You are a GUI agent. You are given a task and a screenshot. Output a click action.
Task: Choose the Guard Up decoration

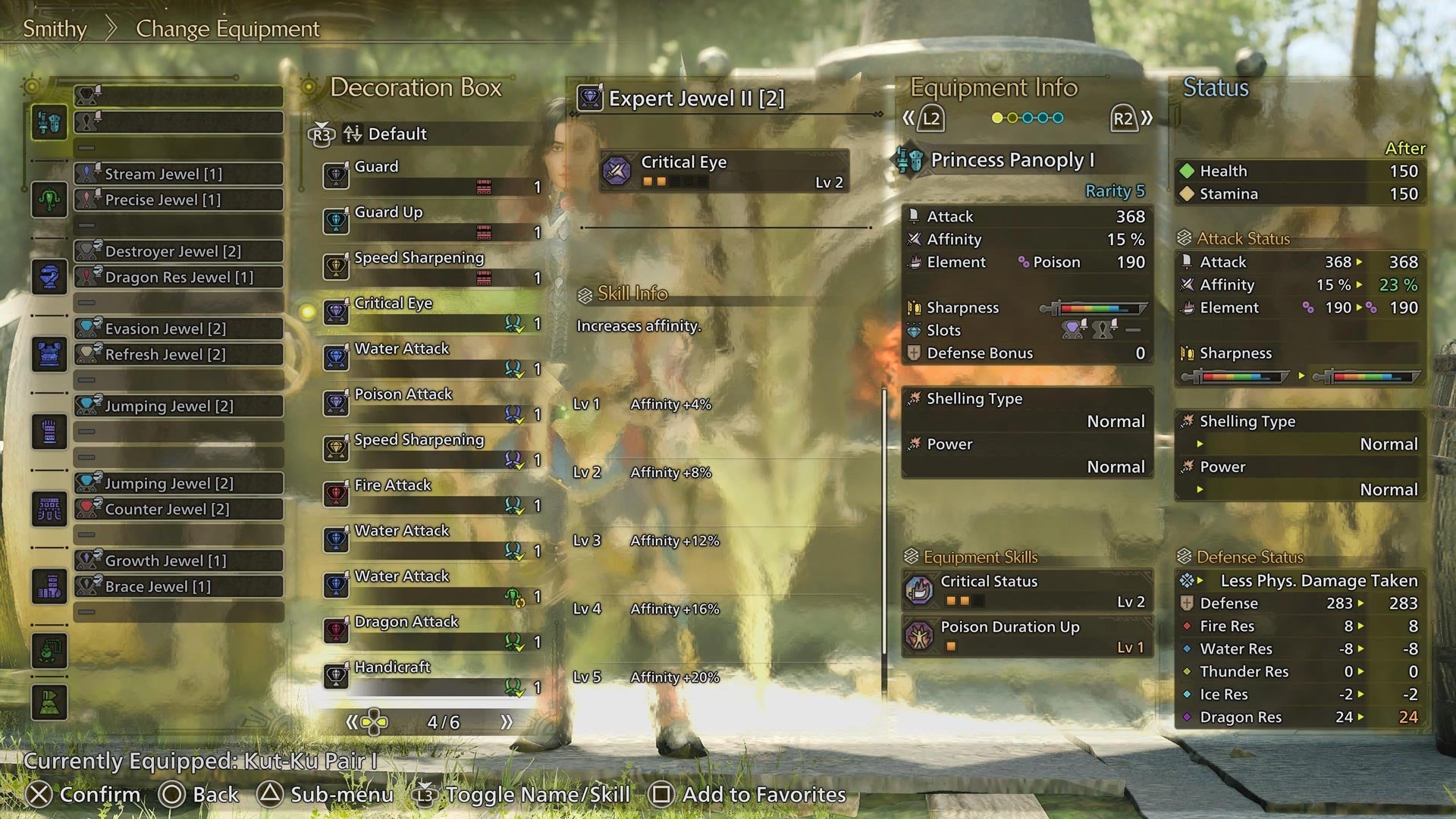pyautogui.click(x=432, y=221)
